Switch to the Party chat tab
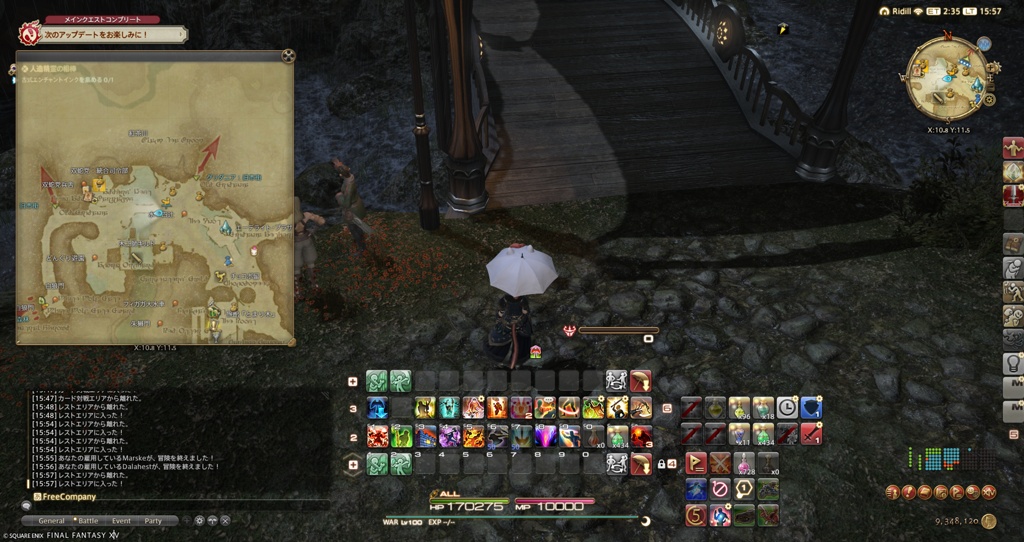Screen dimensions: 1024x542 click(153, 521)
